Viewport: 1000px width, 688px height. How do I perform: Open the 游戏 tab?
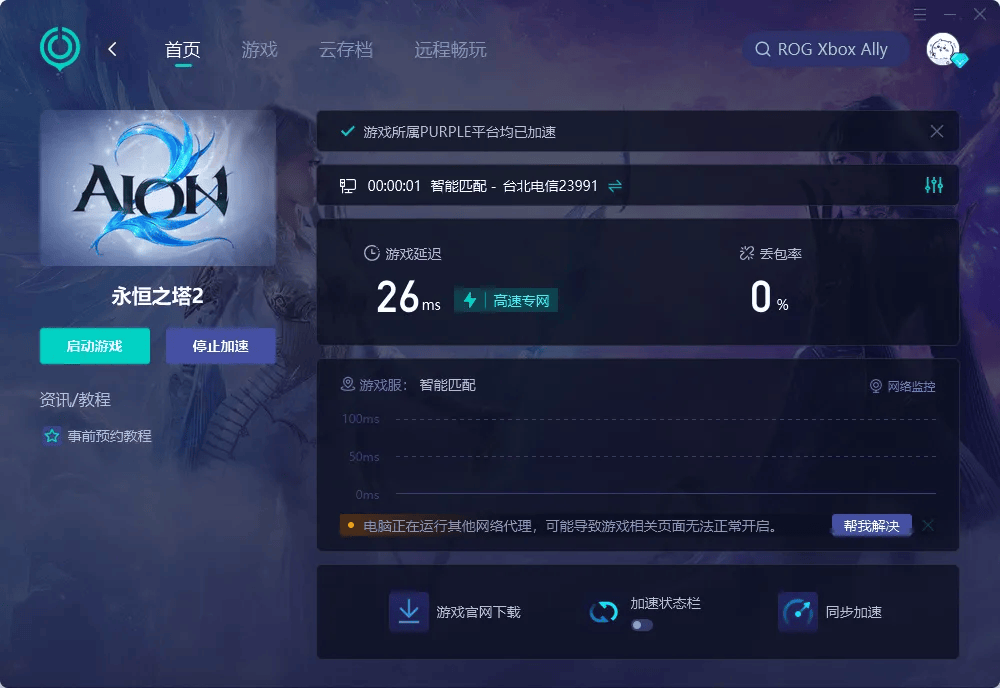[259, 50]
